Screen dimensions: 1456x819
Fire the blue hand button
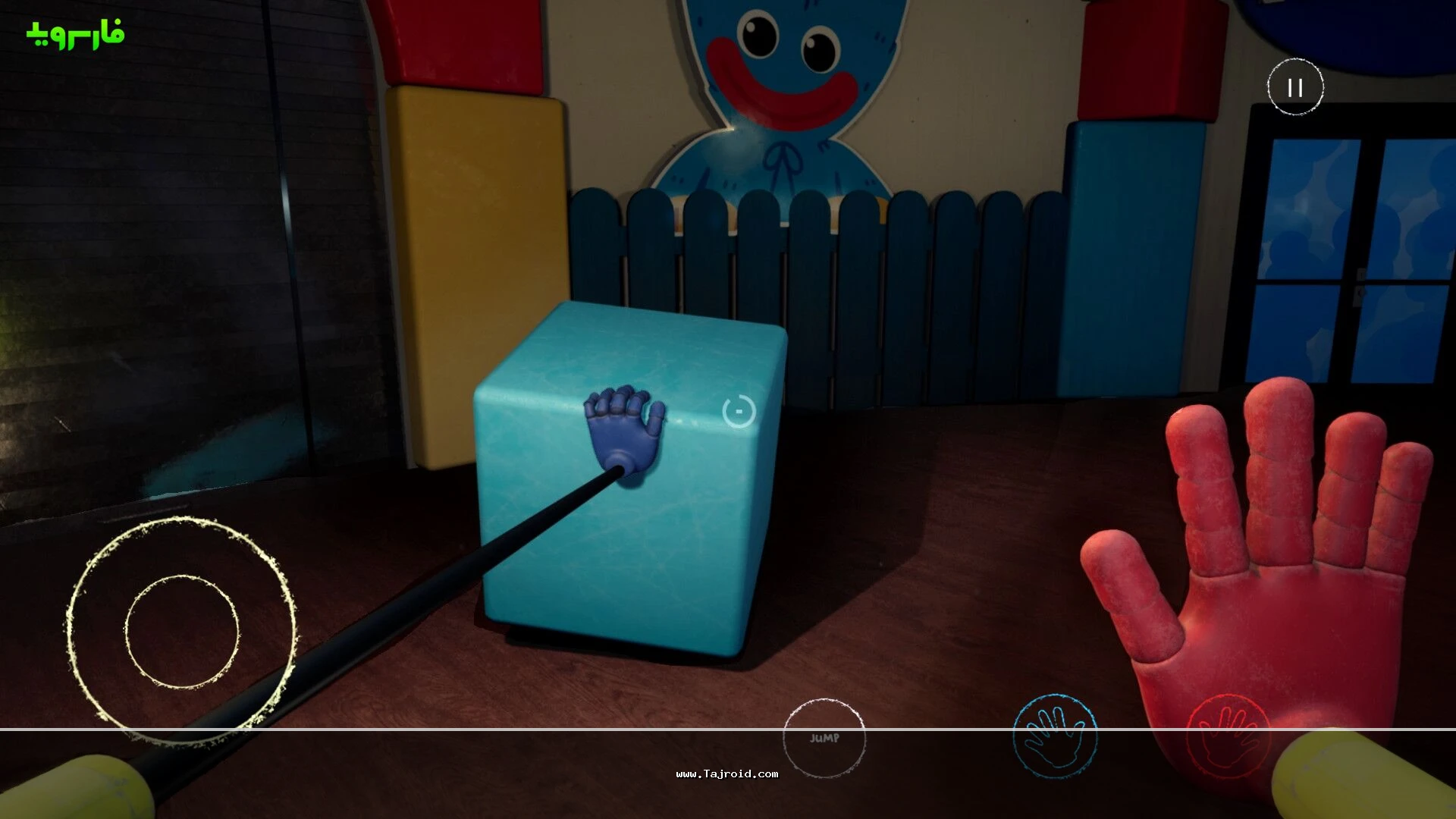1055,736
